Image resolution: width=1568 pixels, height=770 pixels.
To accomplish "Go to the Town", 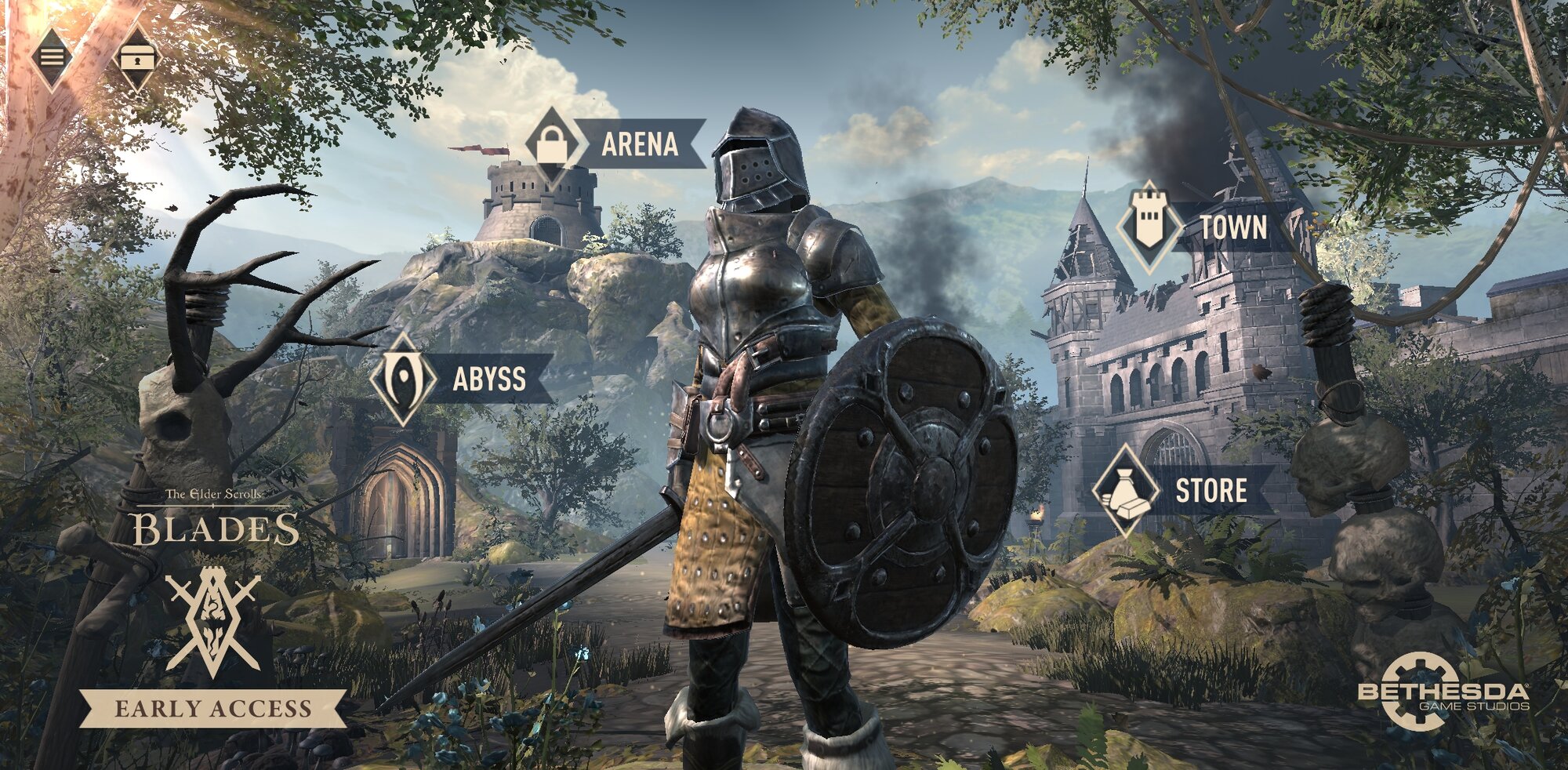I will coord(1207,227).
